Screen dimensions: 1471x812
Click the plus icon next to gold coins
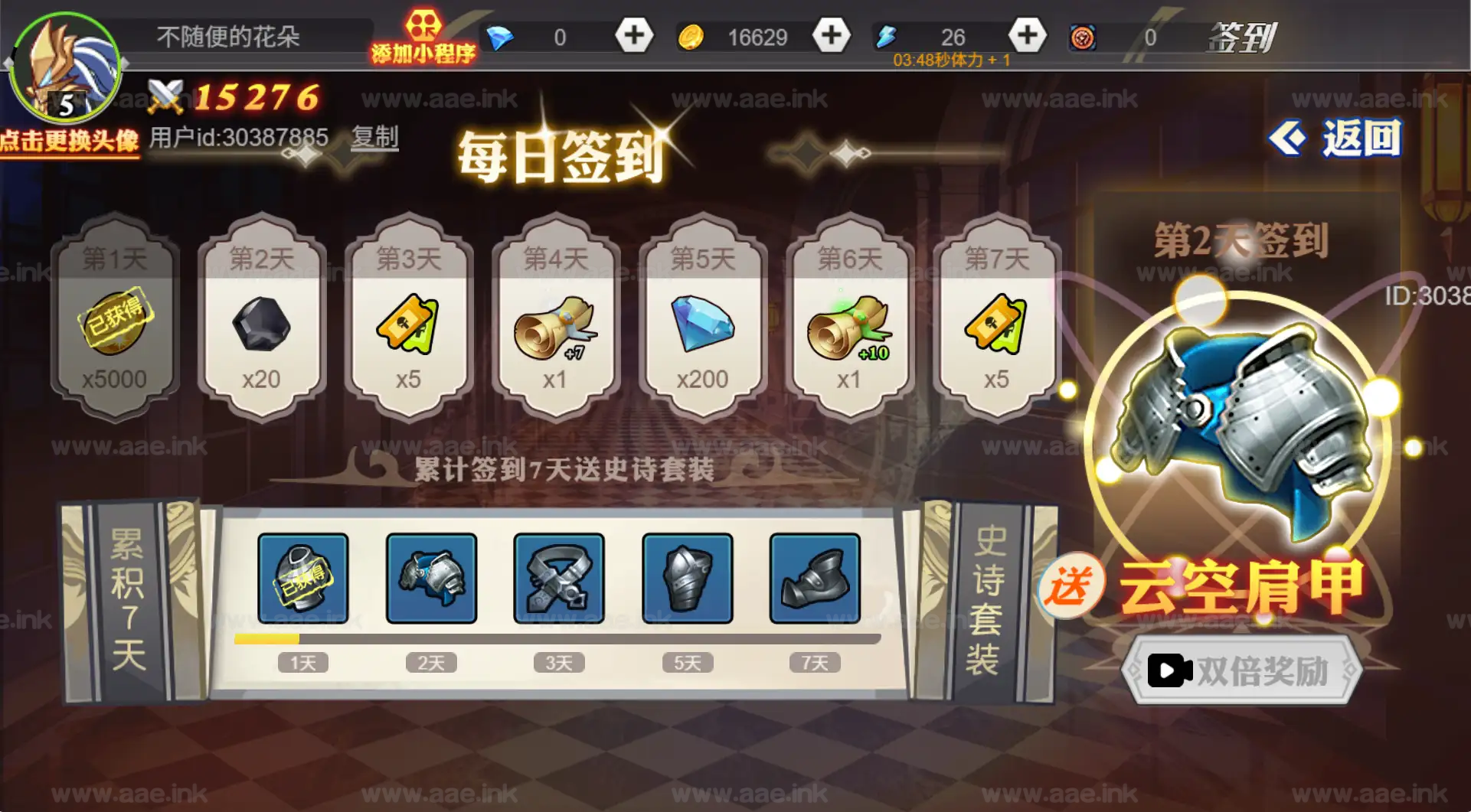point(831,34)
